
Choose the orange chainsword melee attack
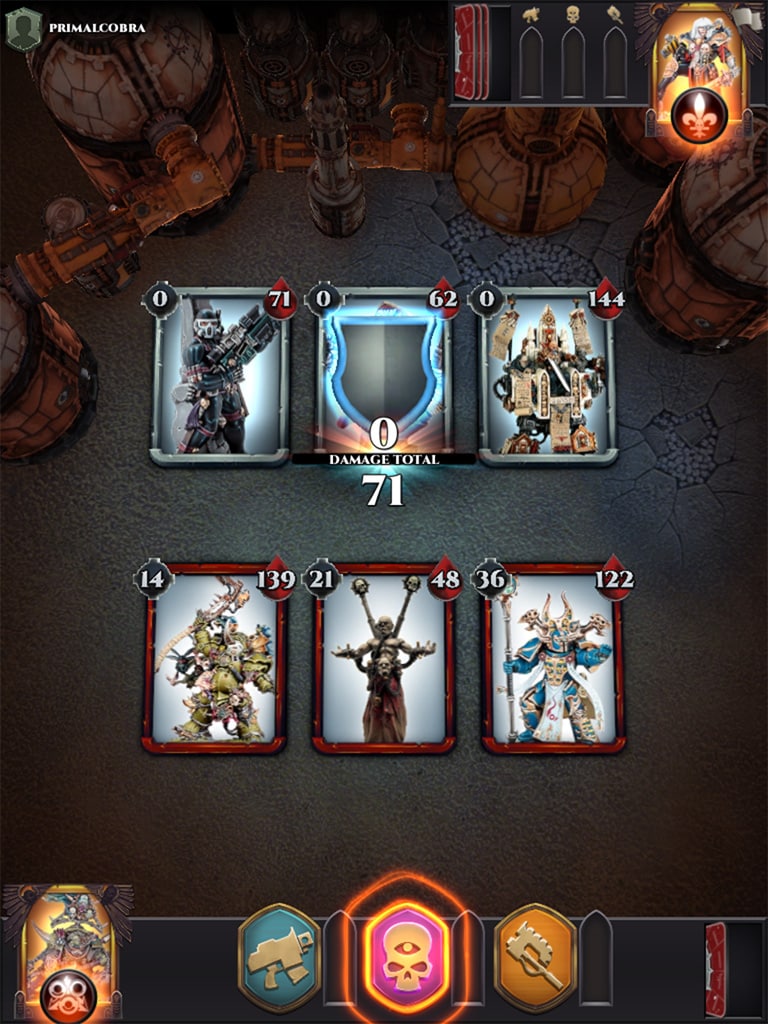click(535, 958)
